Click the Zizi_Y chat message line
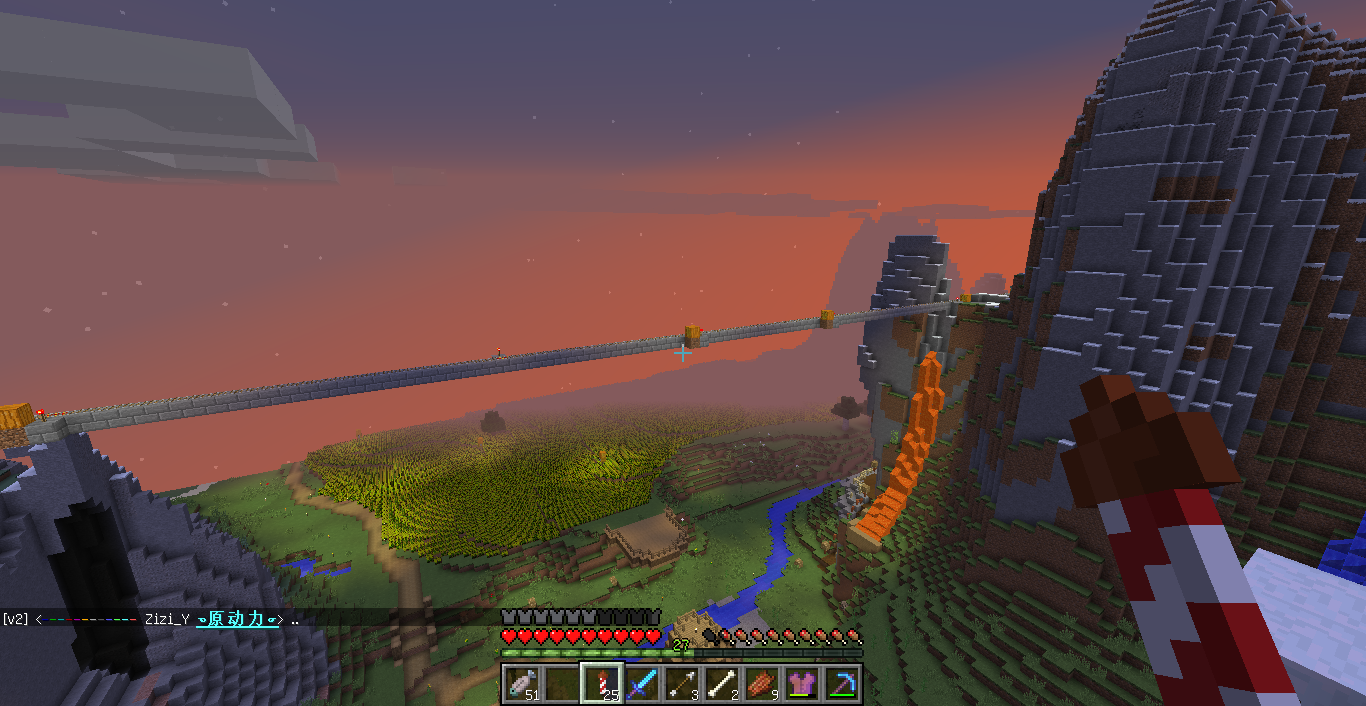The image size is (1366, 706). pos(150,619)
